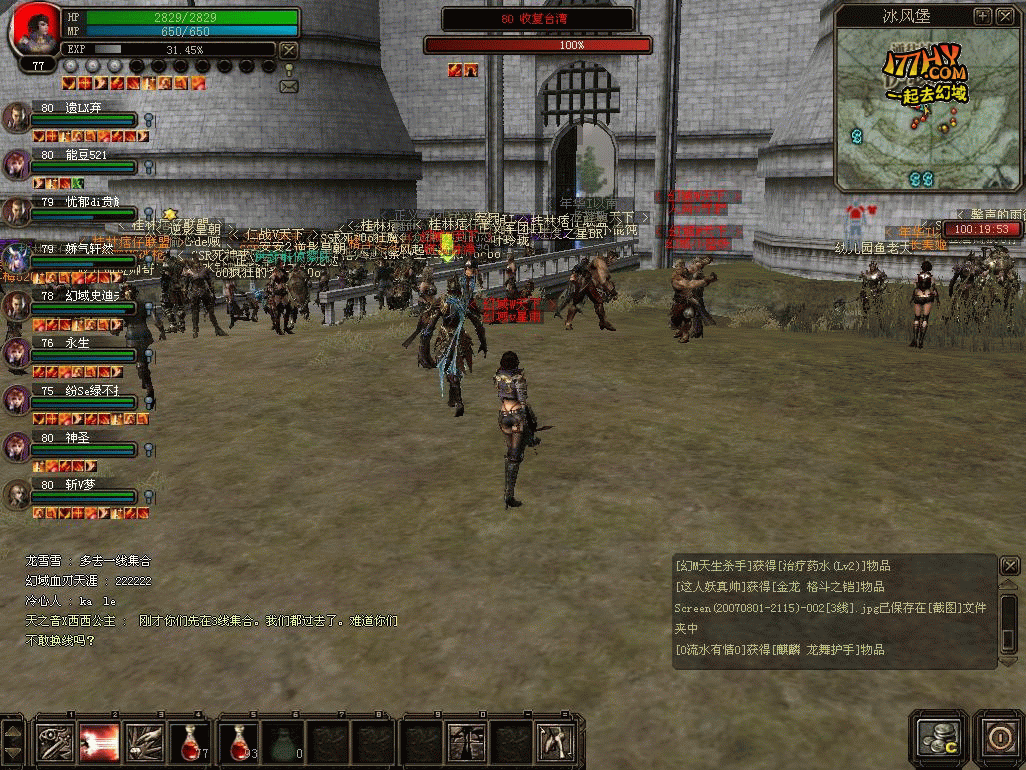Viewport: 1026px width, 770px height.
Task: Open the mail envelope icon
Action: pos(289,87)
